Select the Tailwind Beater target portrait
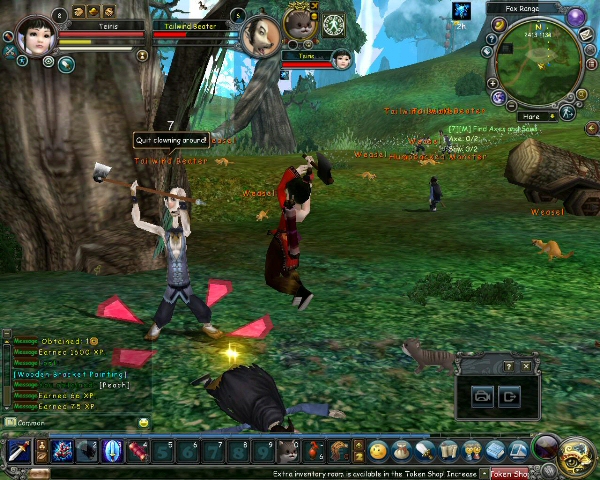This screenshot has height=480, width=600. [x=262, y=36]
